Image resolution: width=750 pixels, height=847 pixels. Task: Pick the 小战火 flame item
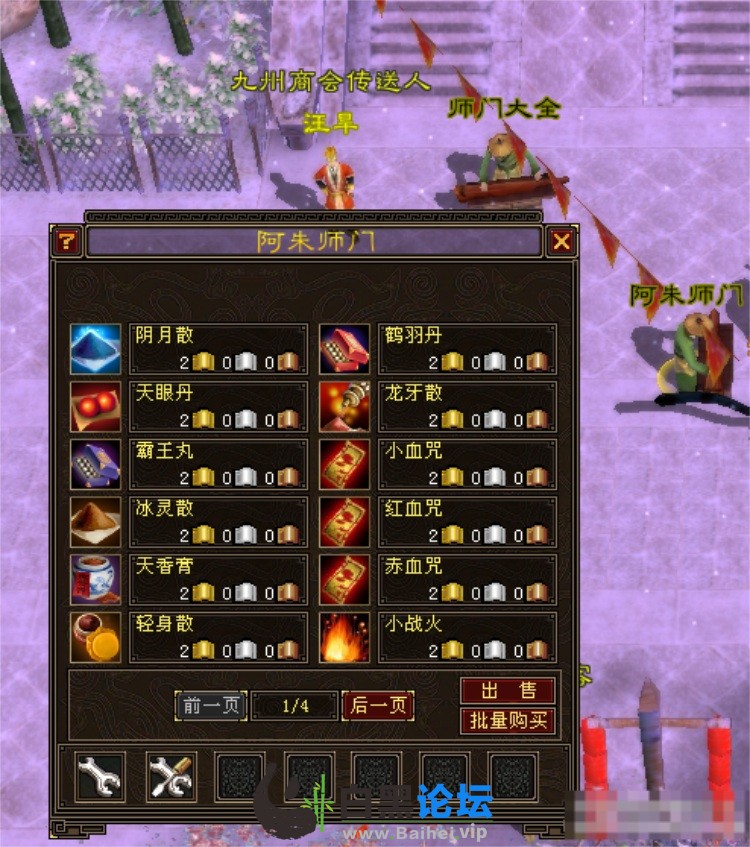tap(344, 638)
